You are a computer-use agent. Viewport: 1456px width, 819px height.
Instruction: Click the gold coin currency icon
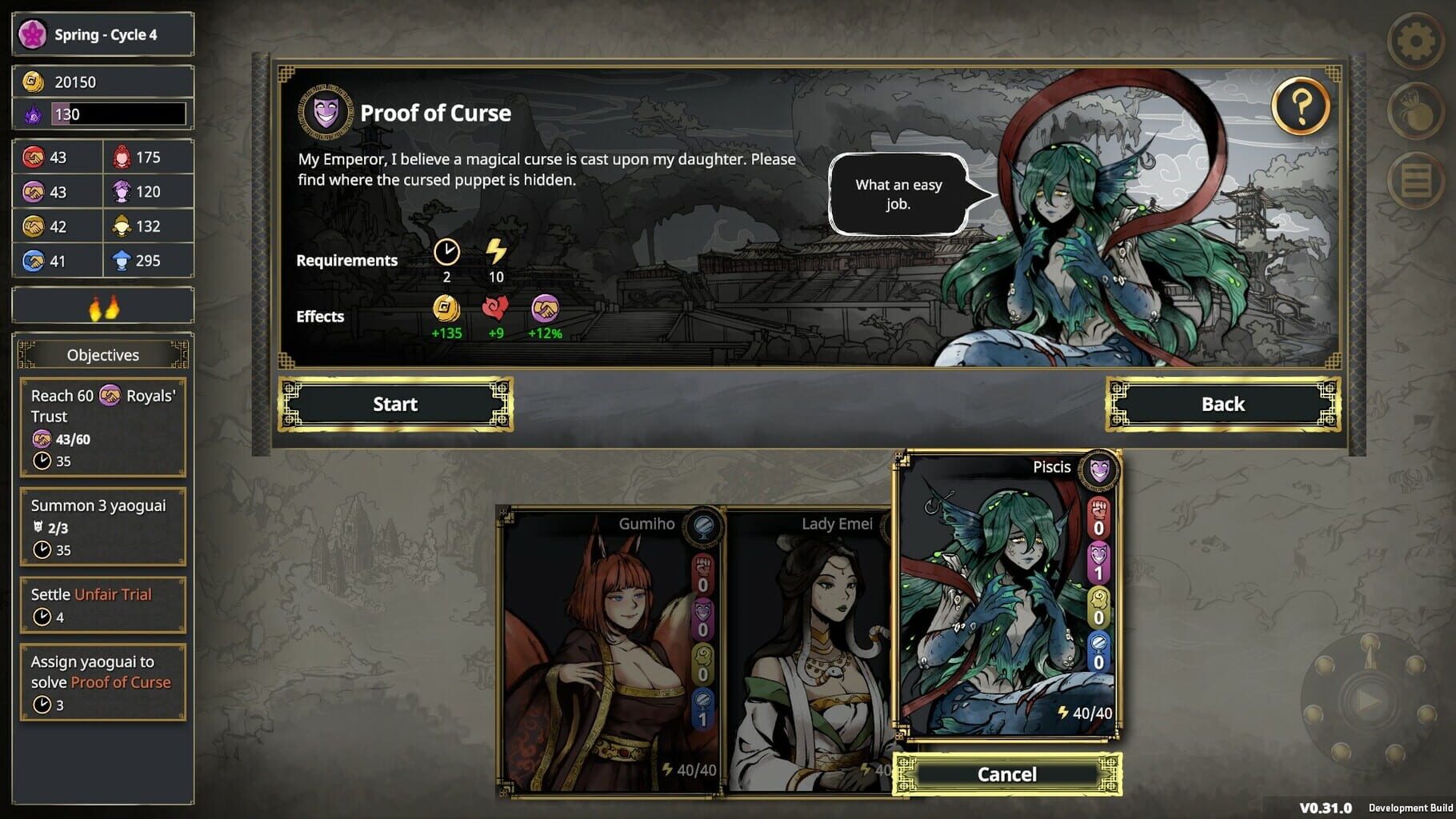pos(33,81)
